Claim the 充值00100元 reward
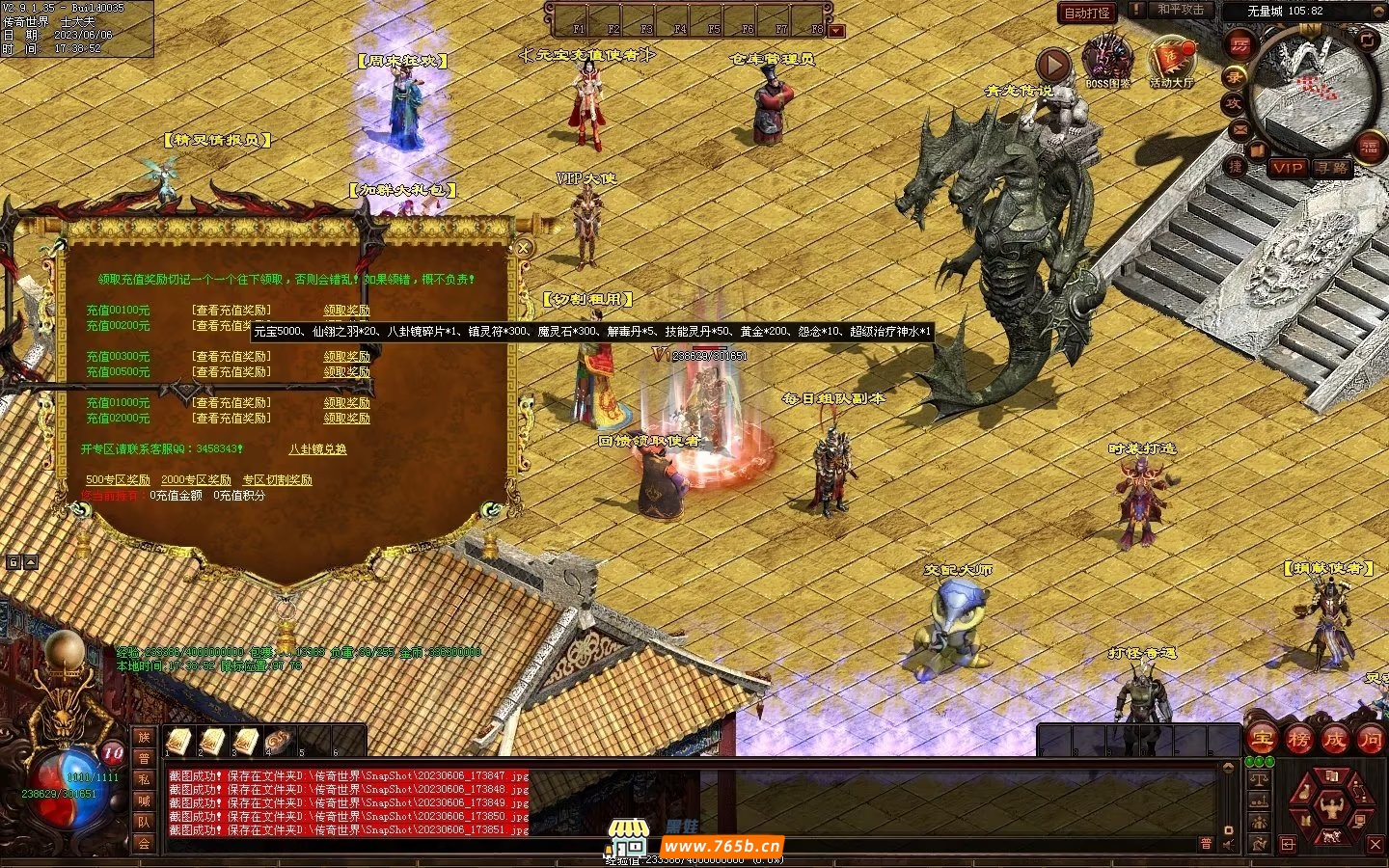Viewport: 1389px width, 868px height. 346,311
